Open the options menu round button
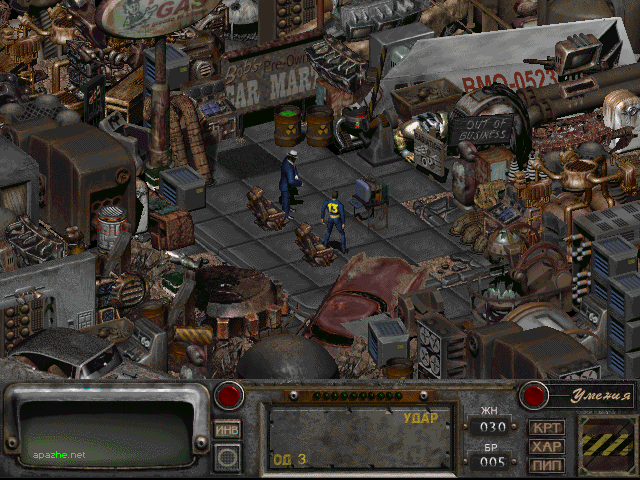 [x=227, y=456]
